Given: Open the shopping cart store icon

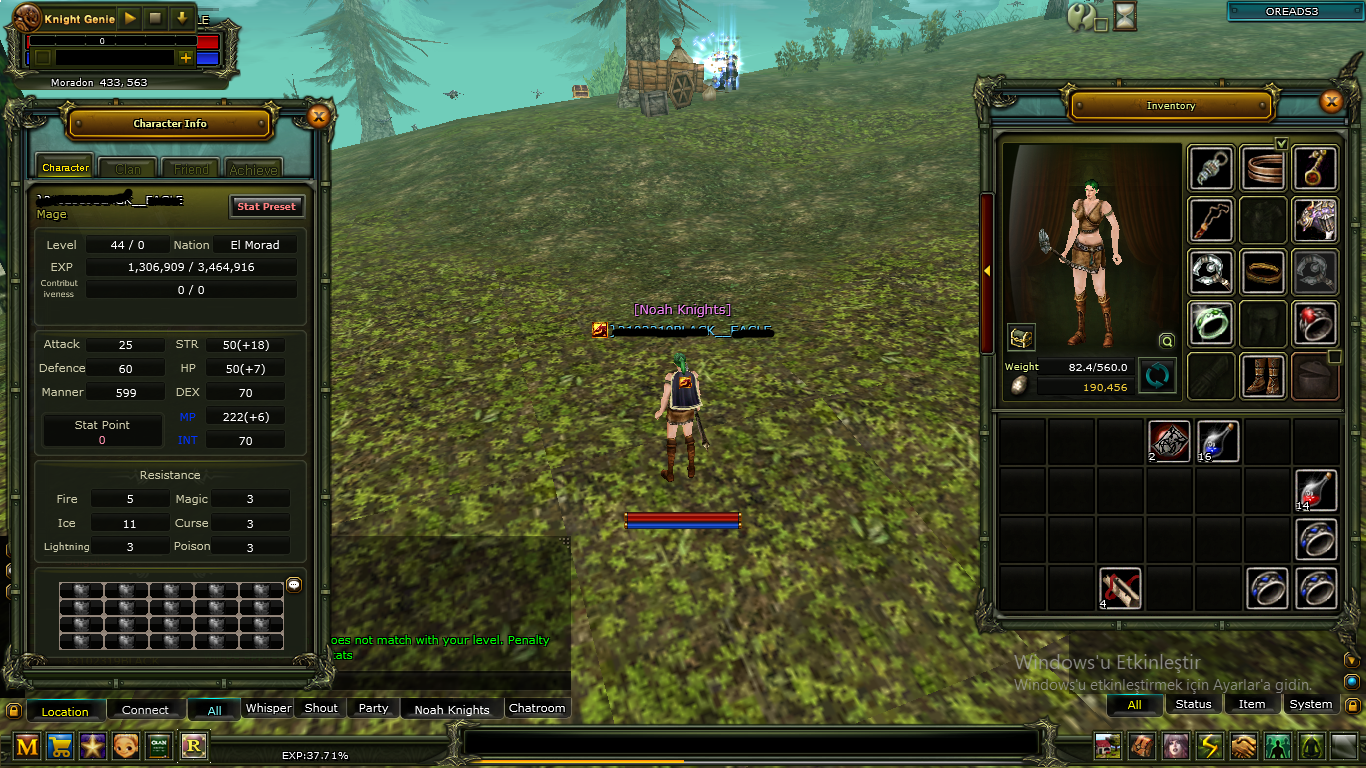Looking at the screenshot, I should click(60, 745).
